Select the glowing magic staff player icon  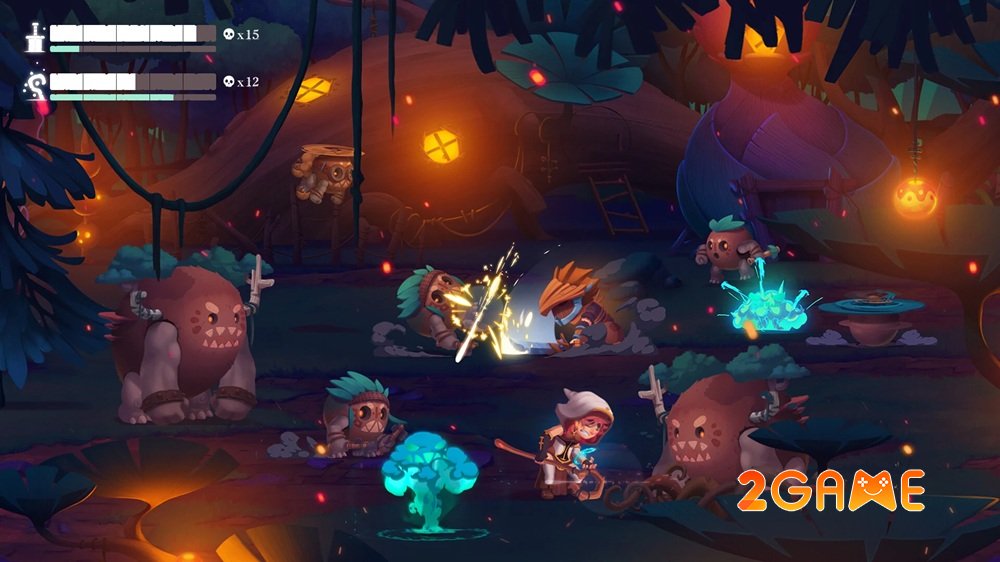coord(36,85)
